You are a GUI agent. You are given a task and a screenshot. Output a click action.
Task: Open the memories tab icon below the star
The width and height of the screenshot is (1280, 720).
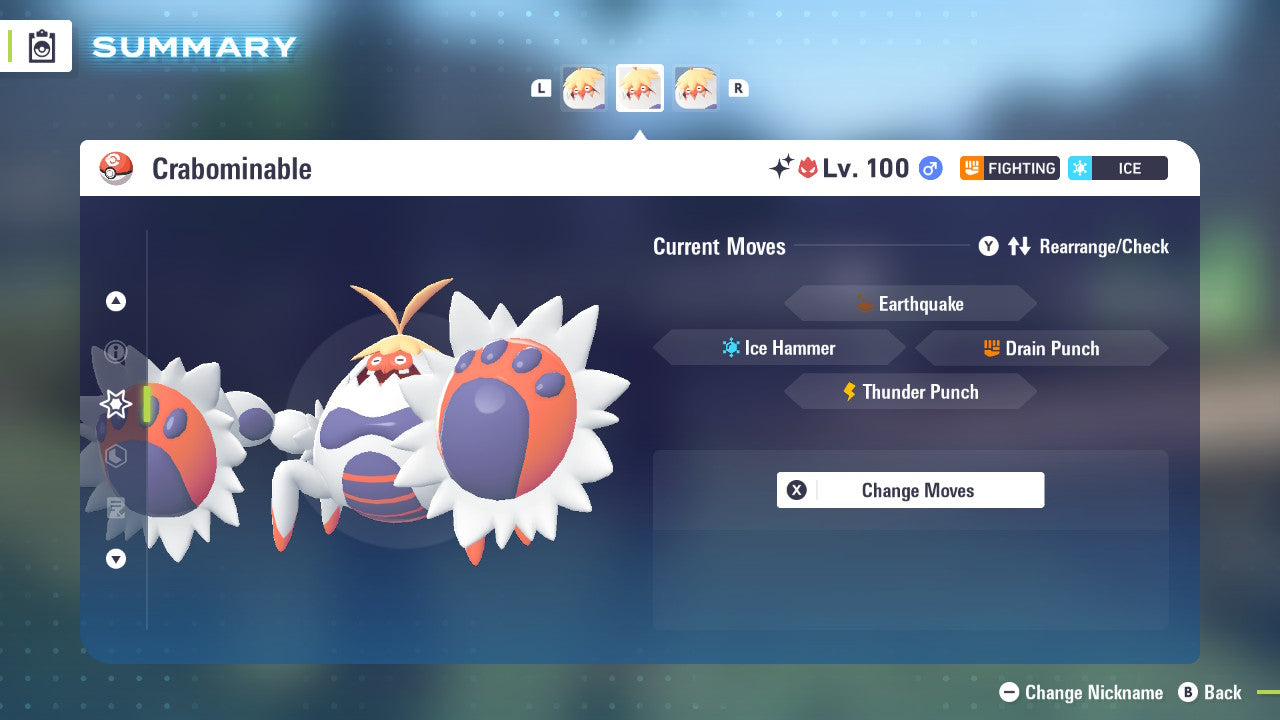pos(116,457)
